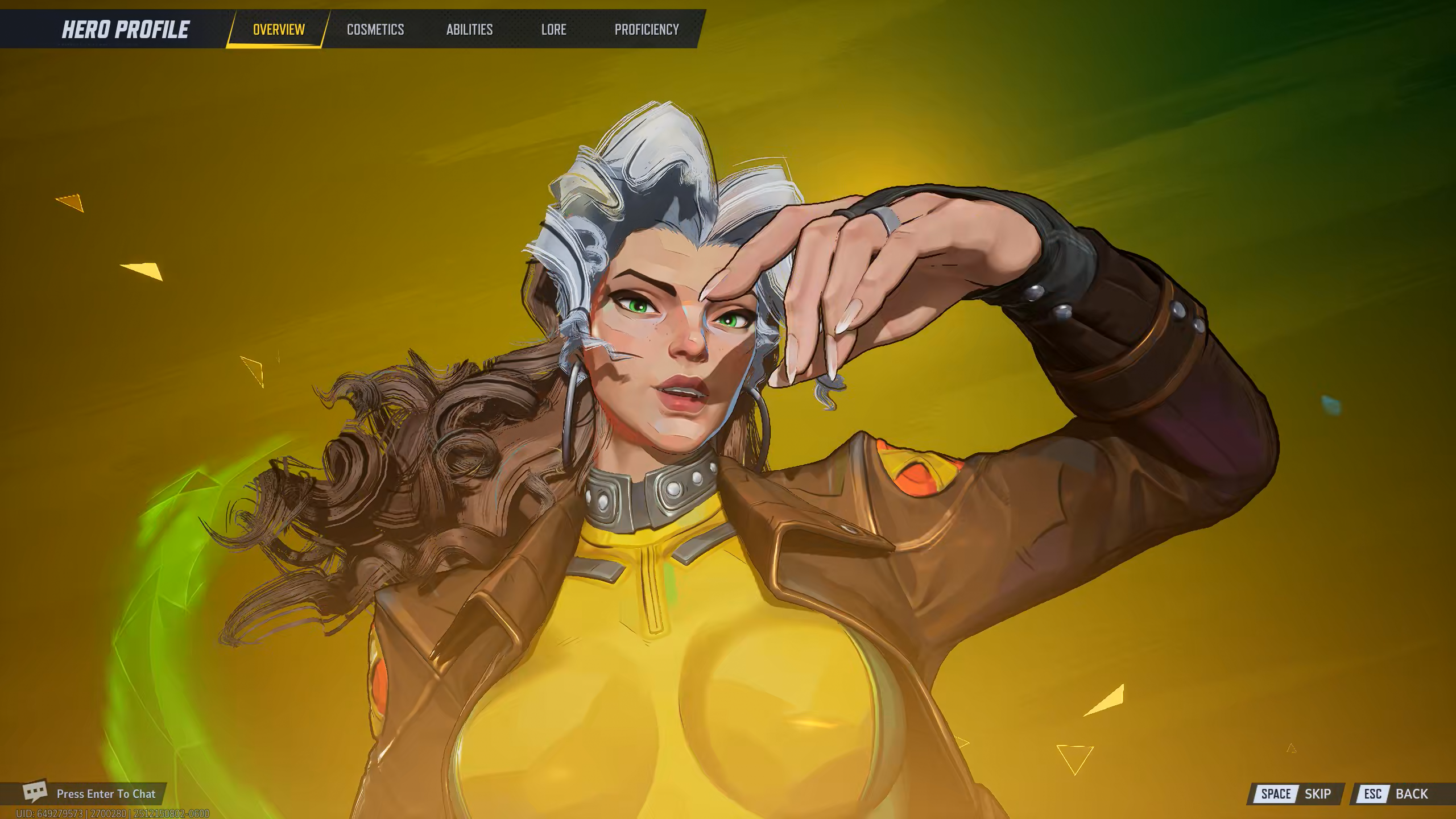1456x819 pixels.
Task: Switch to the Overview tab
Action: click(278, 30)
